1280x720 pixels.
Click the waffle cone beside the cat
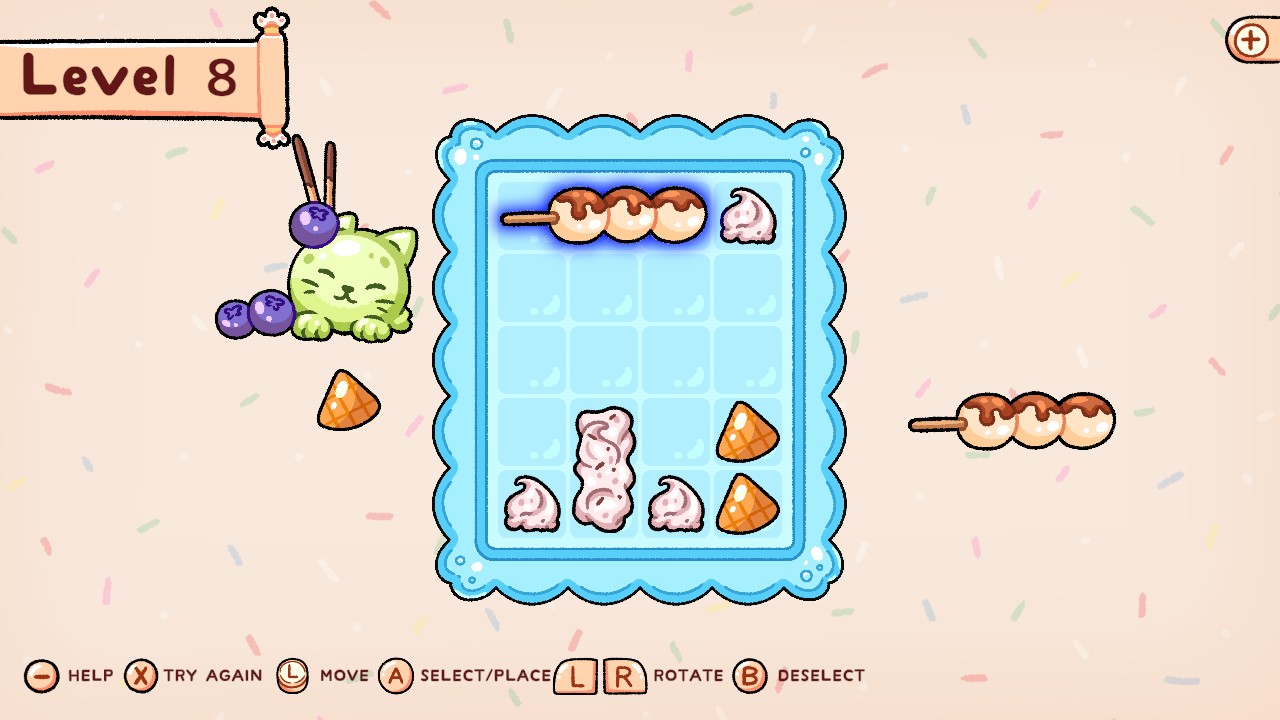[x=347, y=400]
